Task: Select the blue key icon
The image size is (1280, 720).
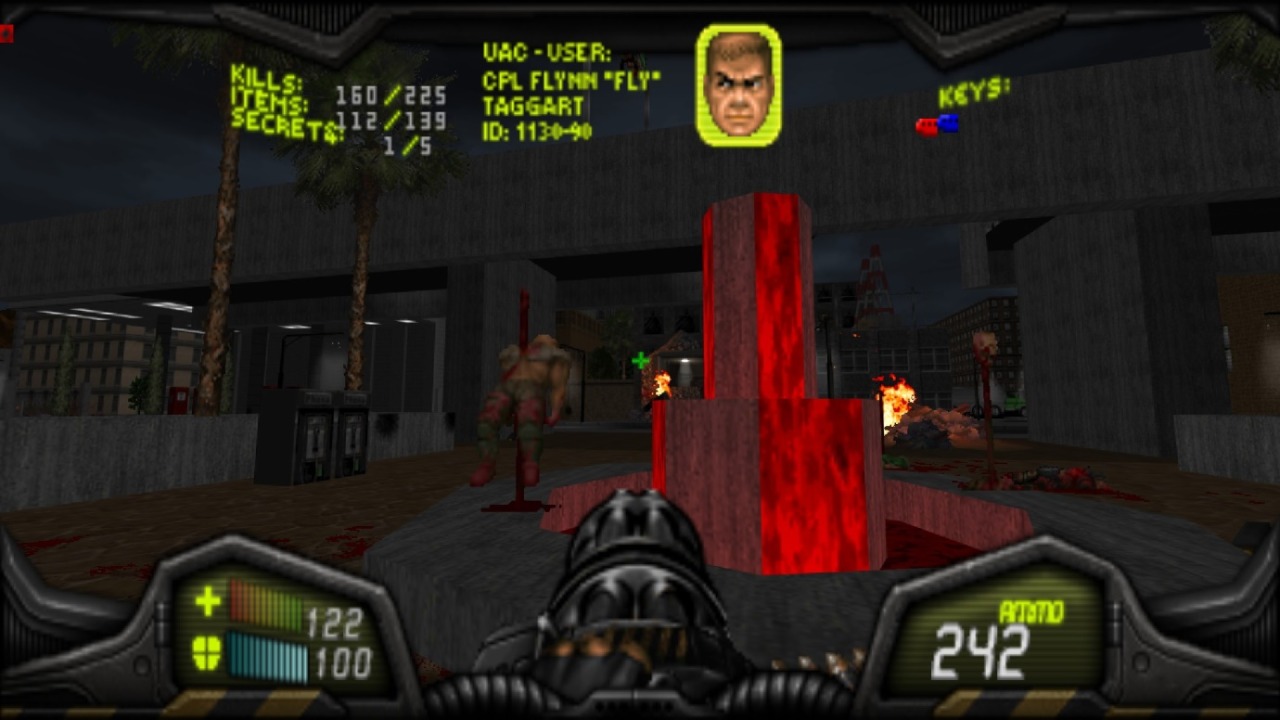Action: (x=948, y=122)
